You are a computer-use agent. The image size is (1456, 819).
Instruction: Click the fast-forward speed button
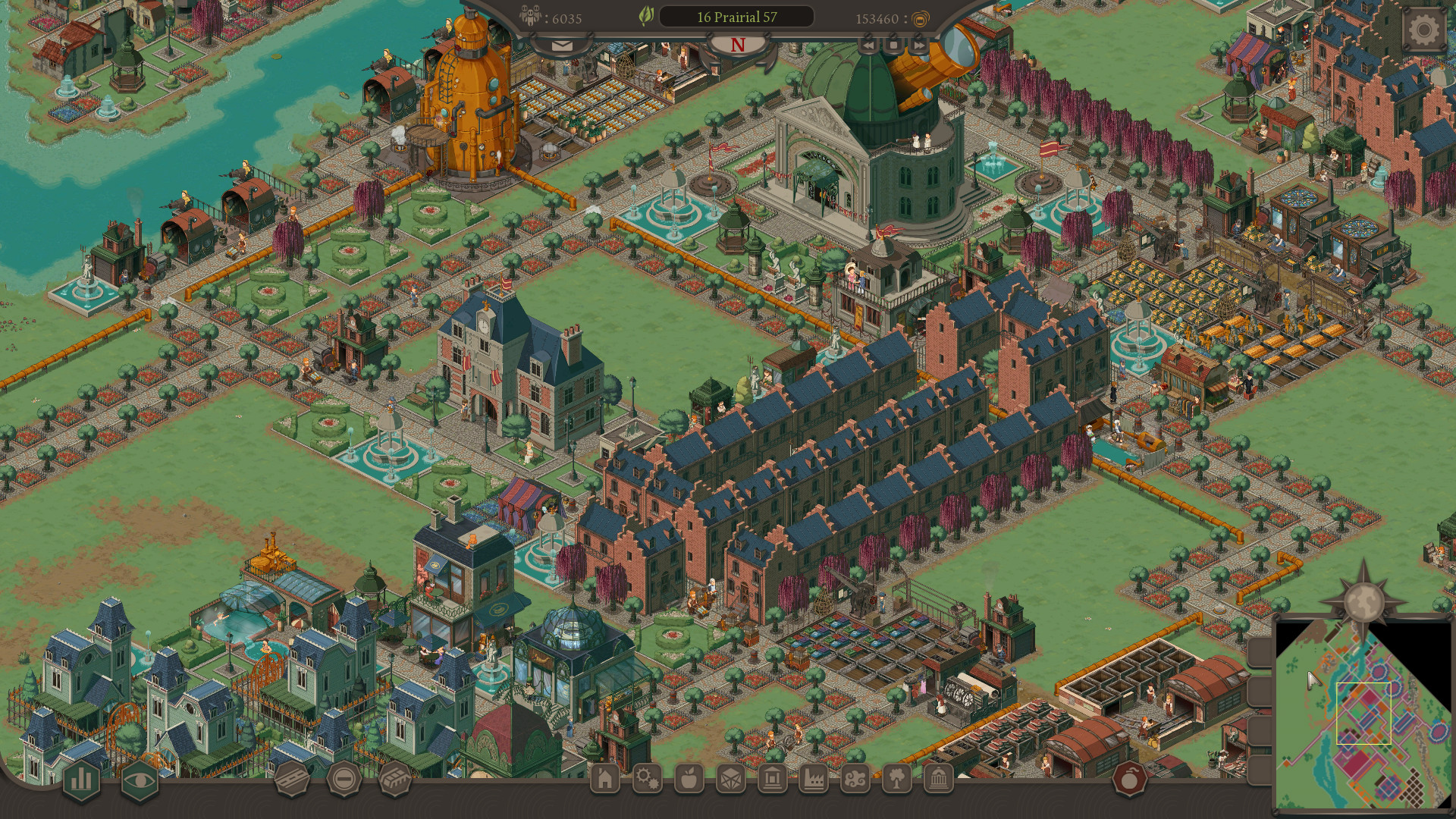pyautogui.click(x=918, y=45)
